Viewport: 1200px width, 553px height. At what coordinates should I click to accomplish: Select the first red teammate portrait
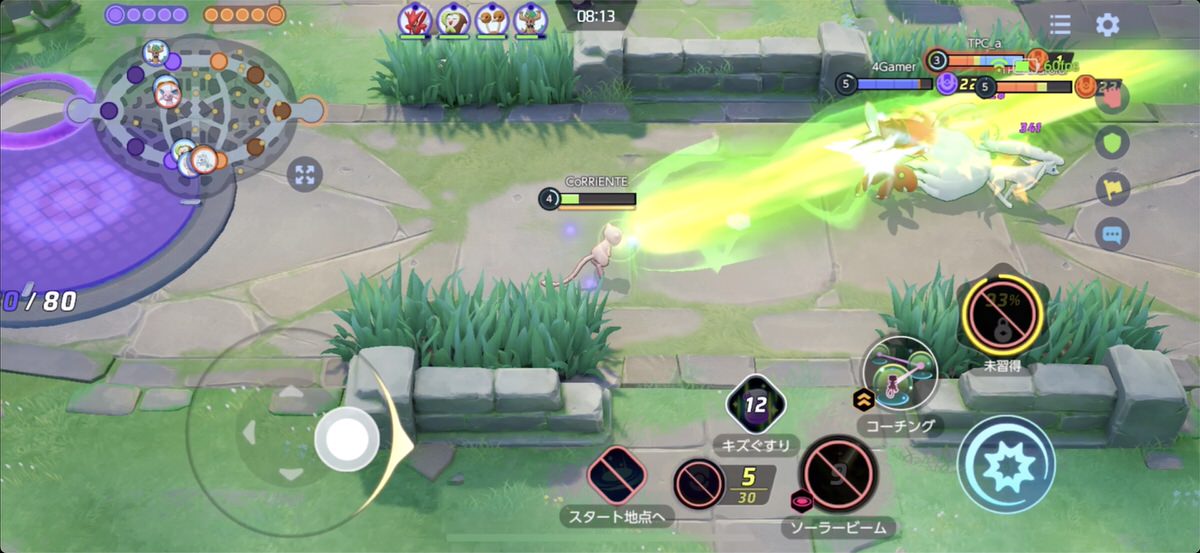tap(414, 20)
